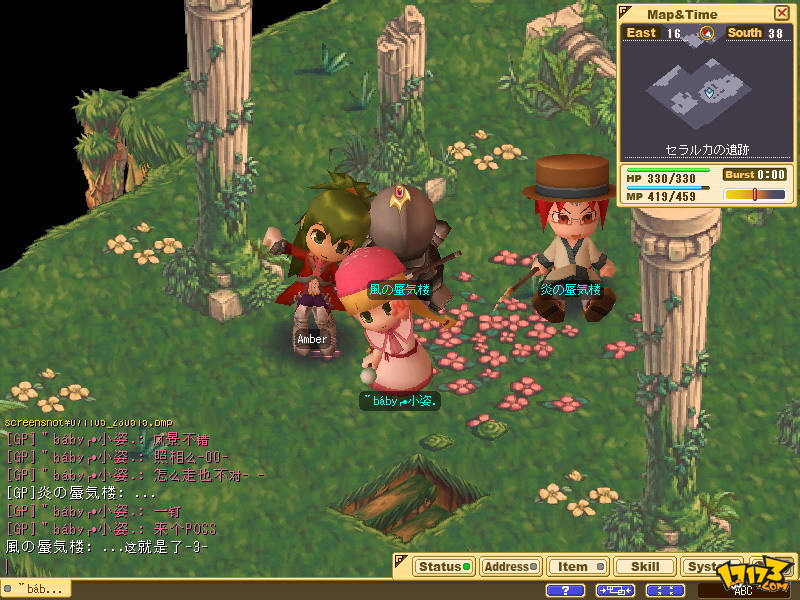The height and width of the screenshot is (600, 800).
Task: Click the blue four-arrows fullscreen button
Action: click(665, 591)
